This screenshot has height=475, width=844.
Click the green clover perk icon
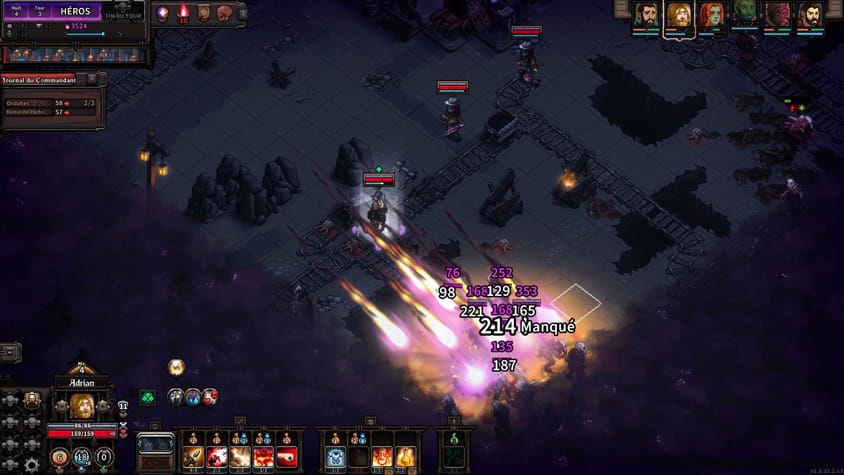[147, 397]
